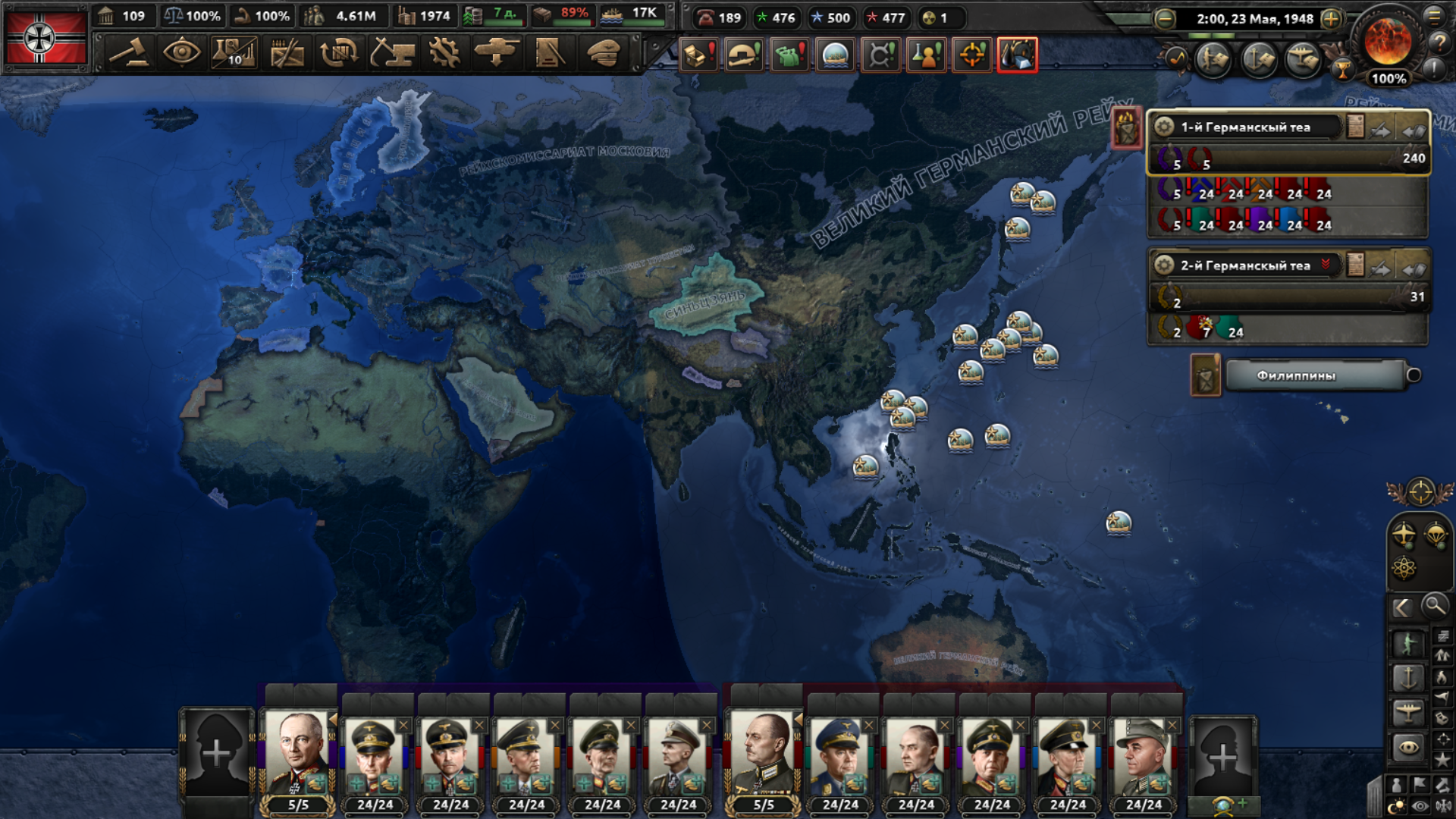
Task: Toggle the day-night cycle sun-moon button
Action: (1396, 808)
